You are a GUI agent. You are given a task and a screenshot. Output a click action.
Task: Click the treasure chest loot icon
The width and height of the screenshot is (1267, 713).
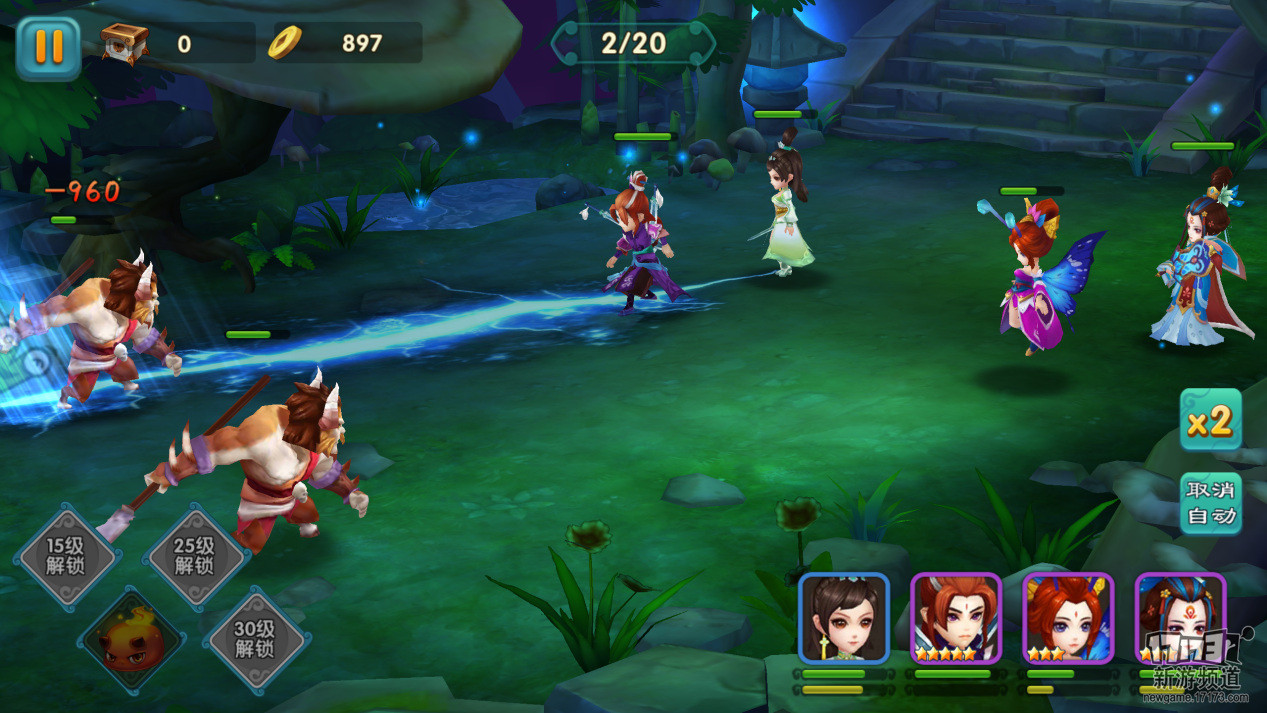pos(124,43)
